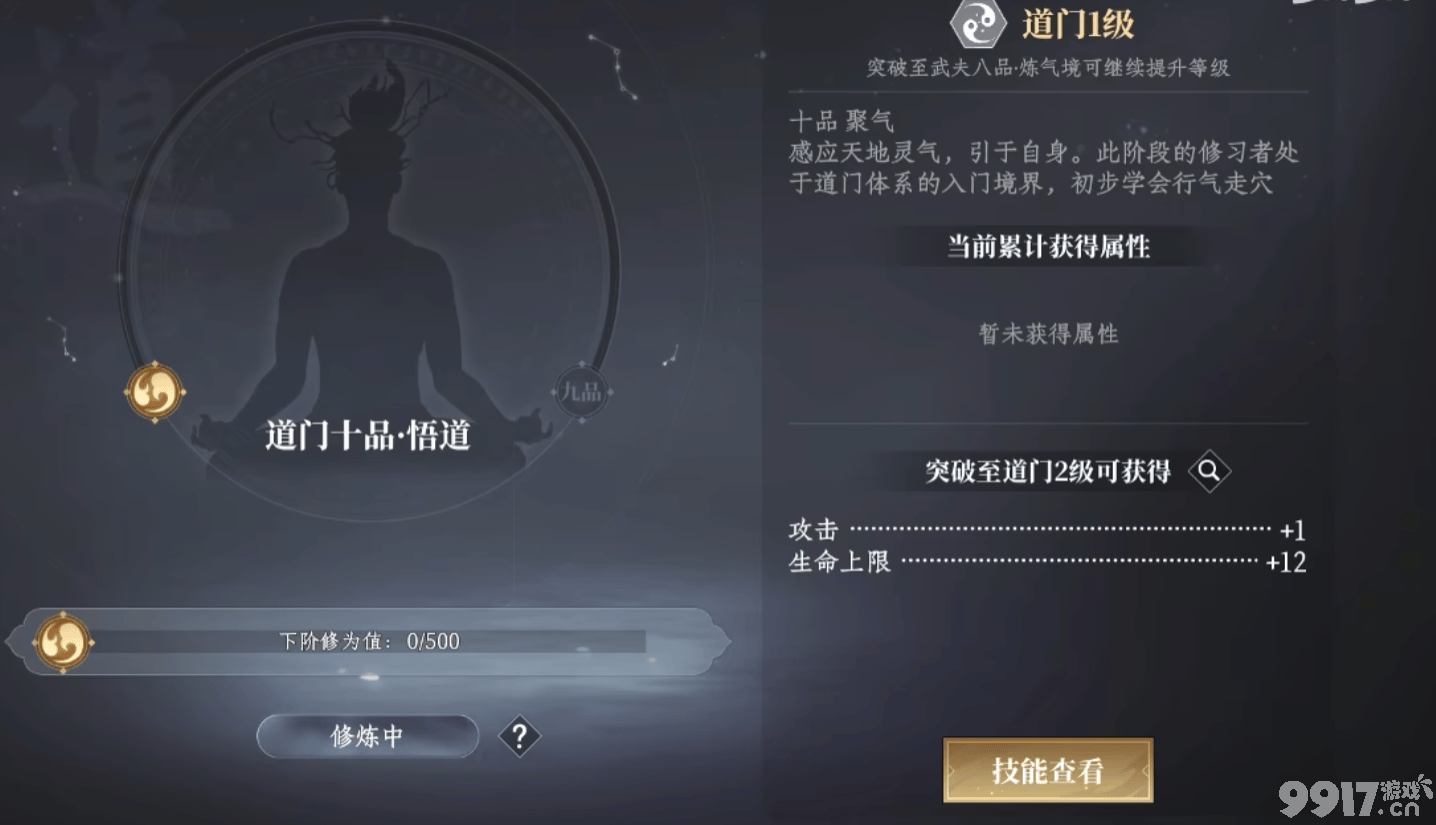Select the 九品 rank node on the circle
This screenshot has width=1436, height=825.
pyautogui.click(x=581, y=393)
